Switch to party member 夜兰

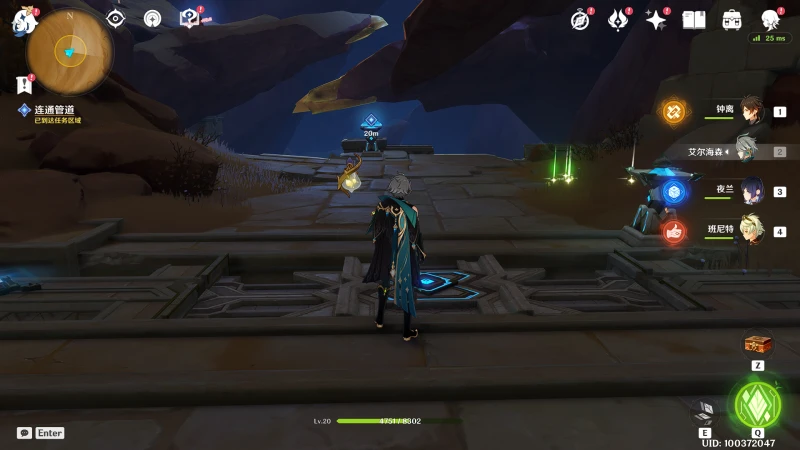coord(748,191)
